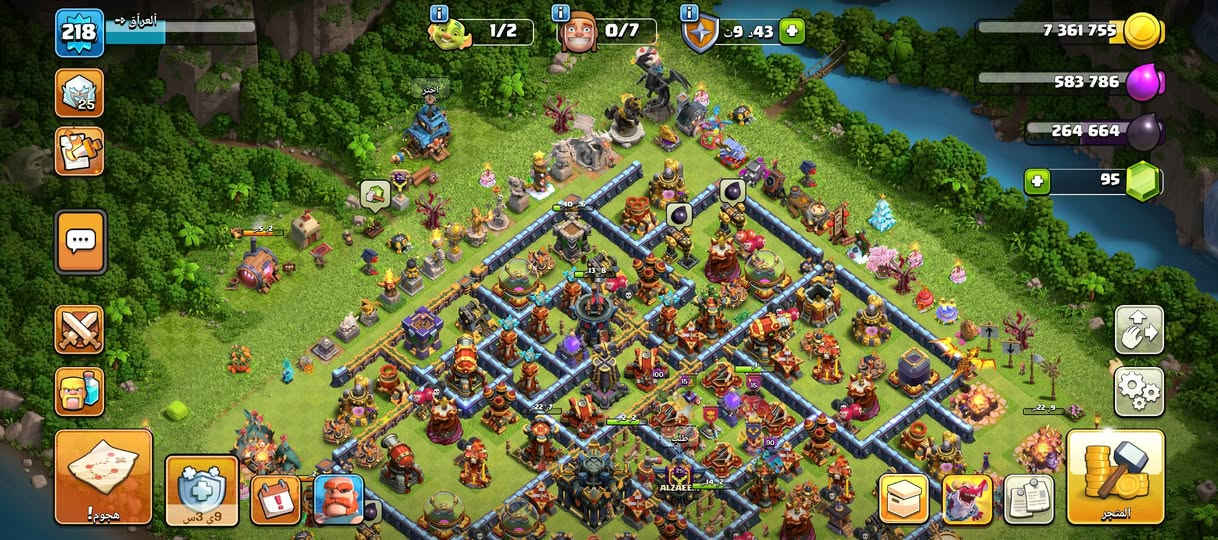Extend shield with the green plus button
Viewport: 1218px width, 540px height.
pyautogui.click(x=791, y=31)
